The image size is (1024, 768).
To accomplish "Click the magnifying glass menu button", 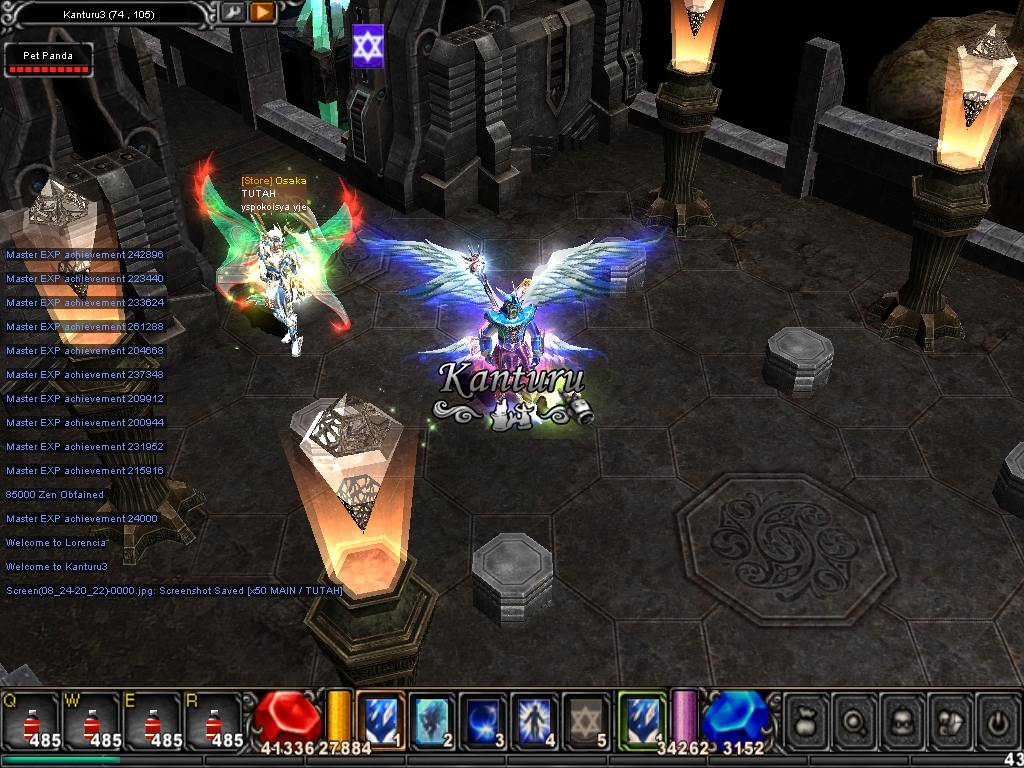I will 855,719.
